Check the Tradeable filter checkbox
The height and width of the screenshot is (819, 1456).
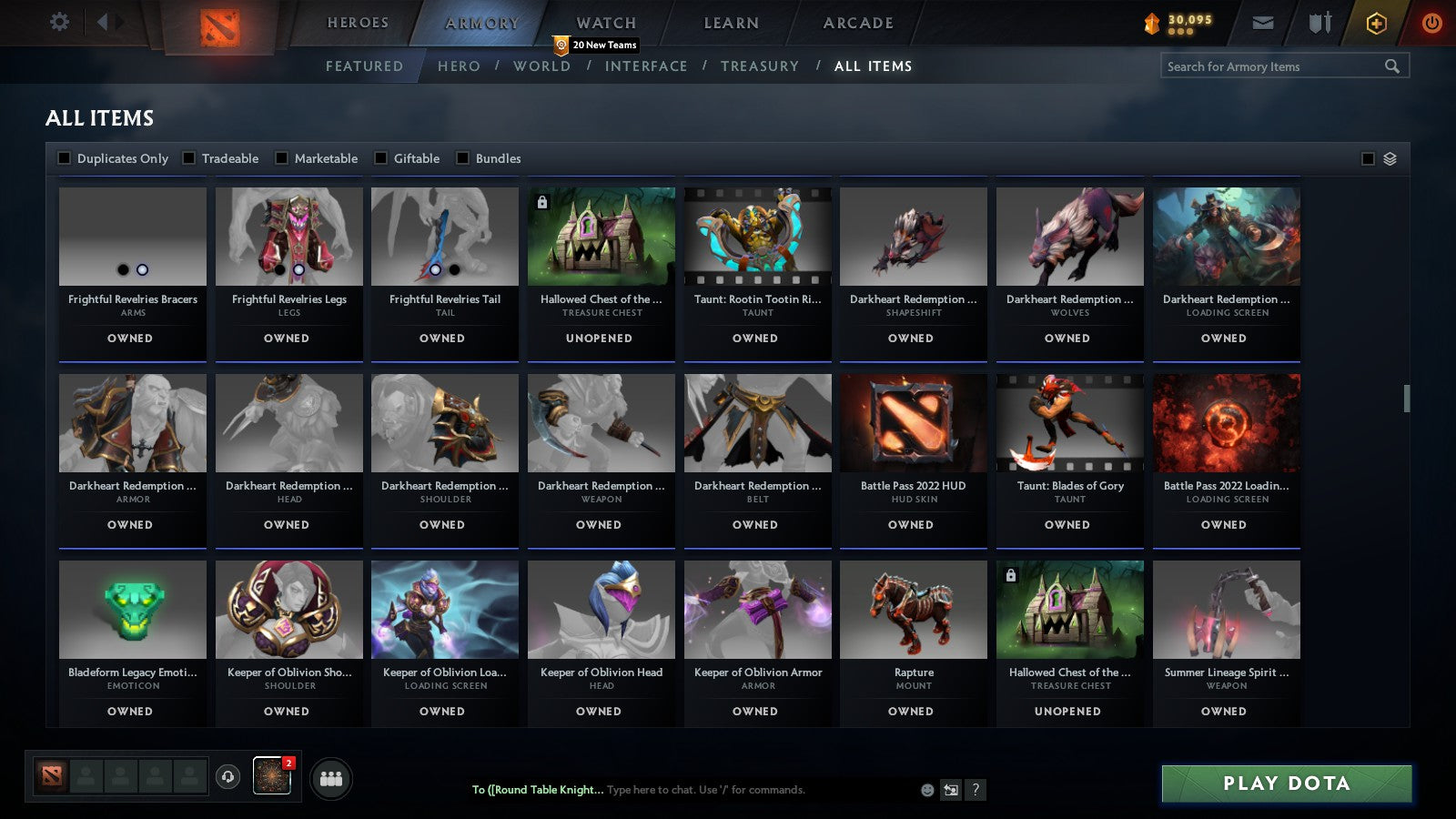[x=188, y=157]
